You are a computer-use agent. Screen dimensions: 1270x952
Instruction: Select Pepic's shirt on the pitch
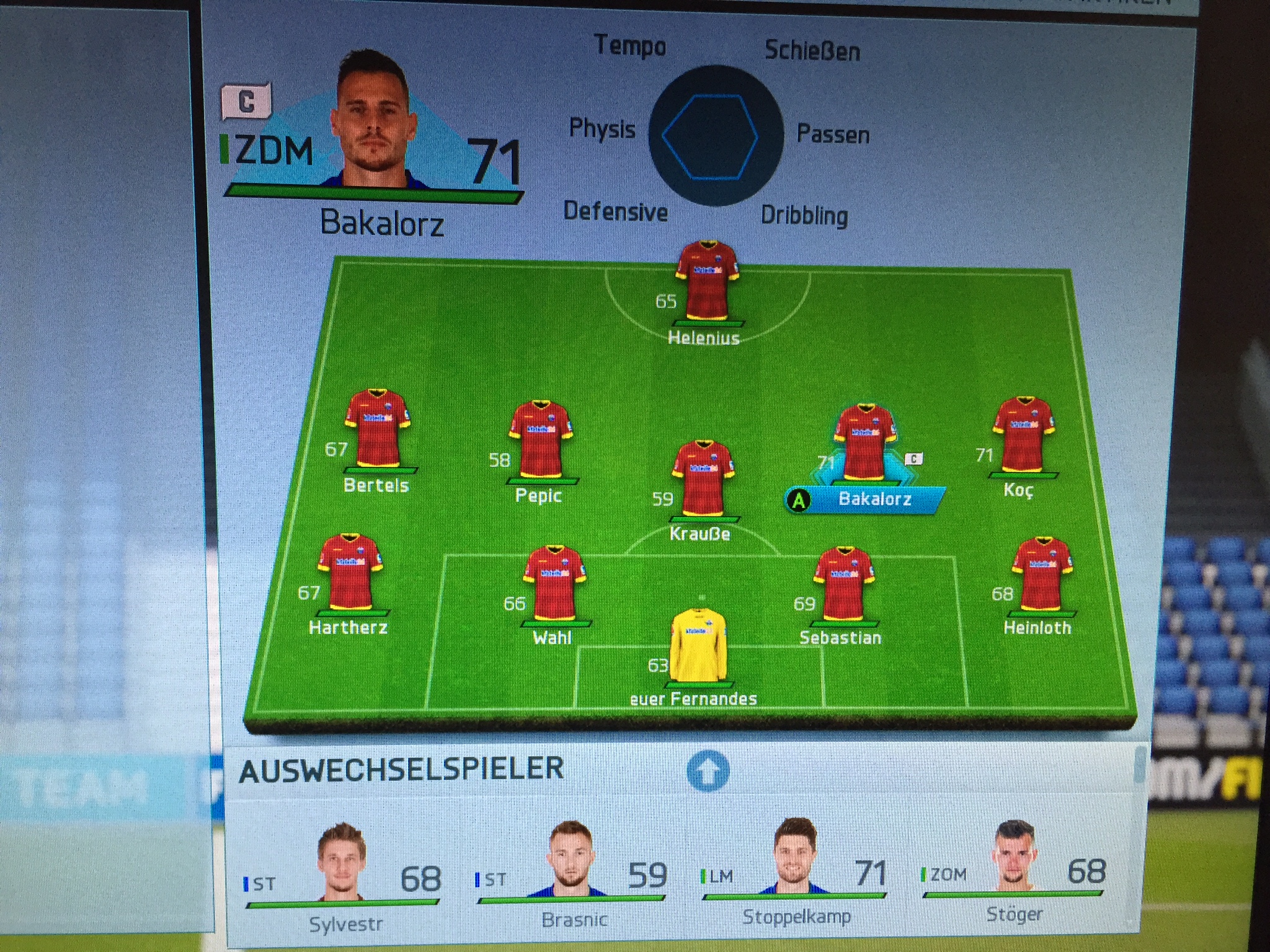click(540, 440)
